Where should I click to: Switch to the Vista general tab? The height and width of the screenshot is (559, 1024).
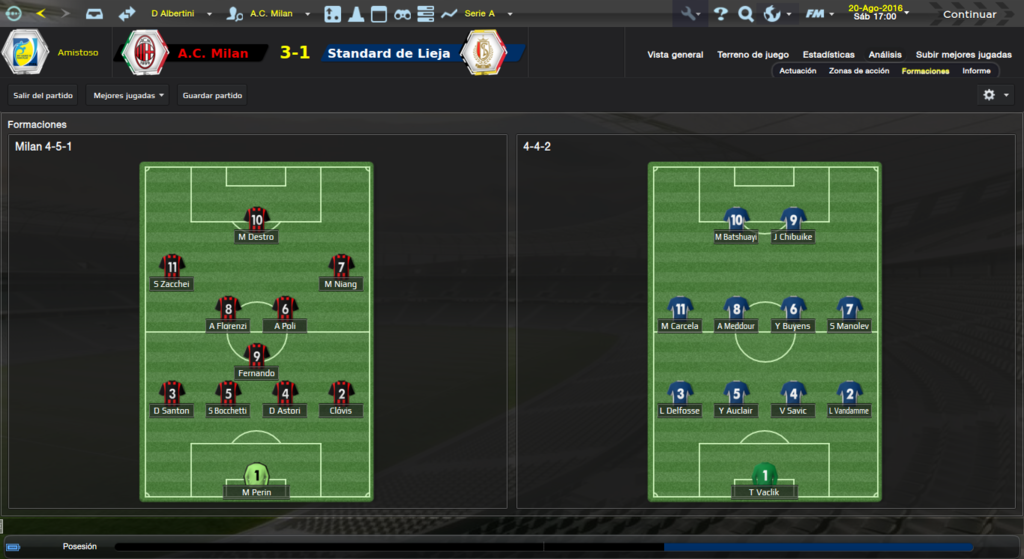pos(675,55)
